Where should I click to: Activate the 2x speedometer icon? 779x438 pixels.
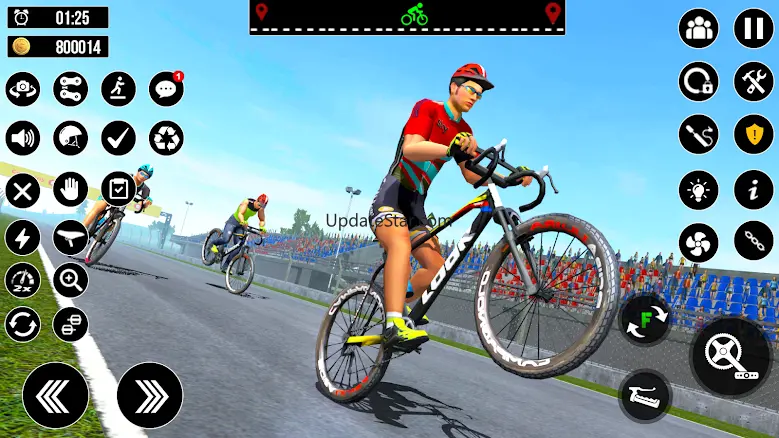click(23, 280)
